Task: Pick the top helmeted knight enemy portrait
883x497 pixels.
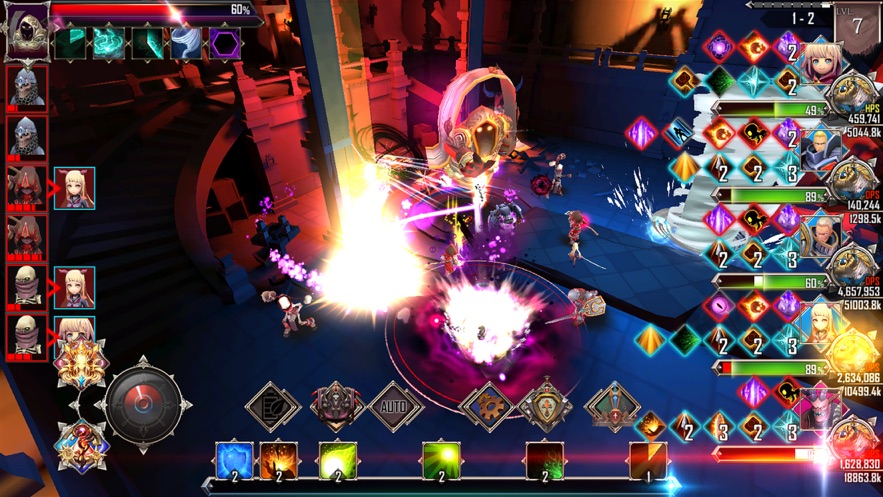Action: coord(27,89)
